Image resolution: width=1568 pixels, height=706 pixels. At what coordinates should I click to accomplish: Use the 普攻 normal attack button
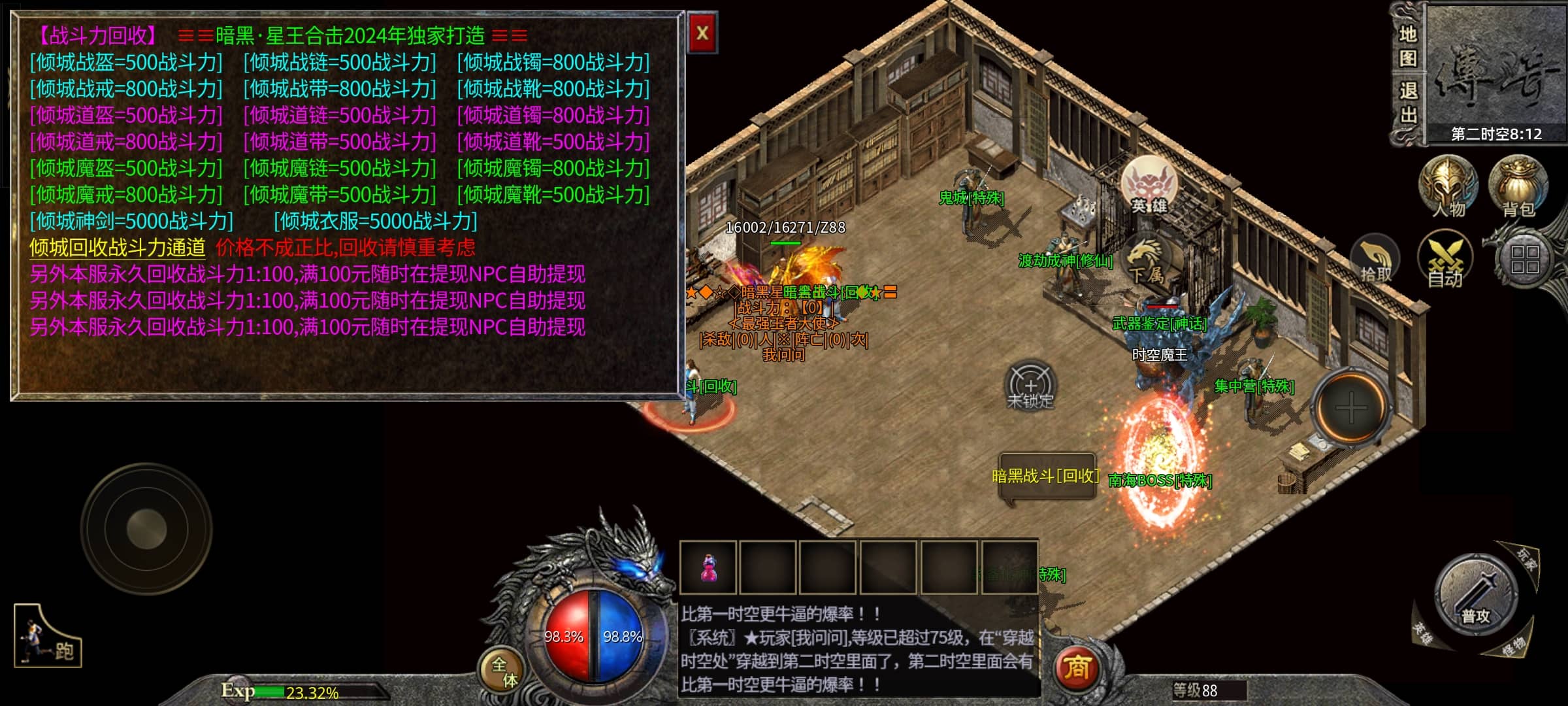[1475, 595]
